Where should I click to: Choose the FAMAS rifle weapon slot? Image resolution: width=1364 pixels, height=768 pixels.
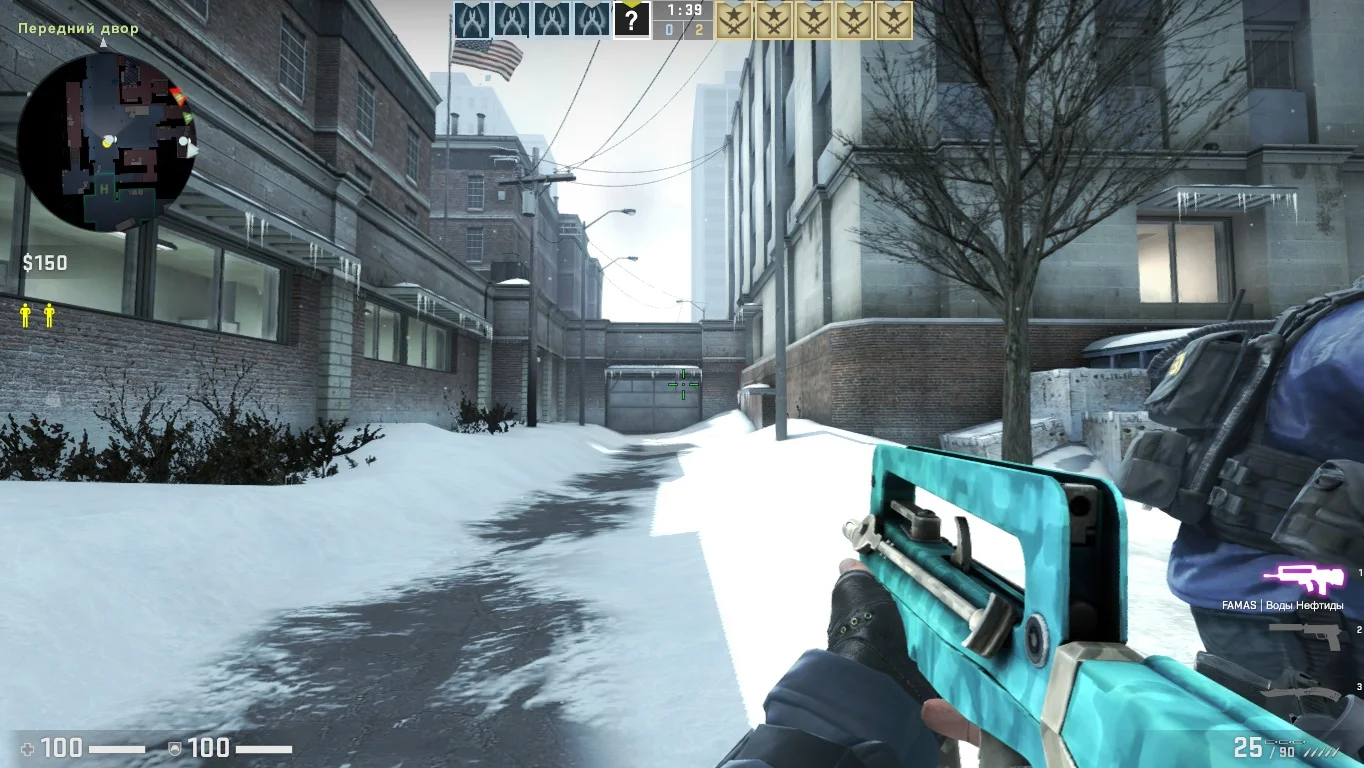1300,577
